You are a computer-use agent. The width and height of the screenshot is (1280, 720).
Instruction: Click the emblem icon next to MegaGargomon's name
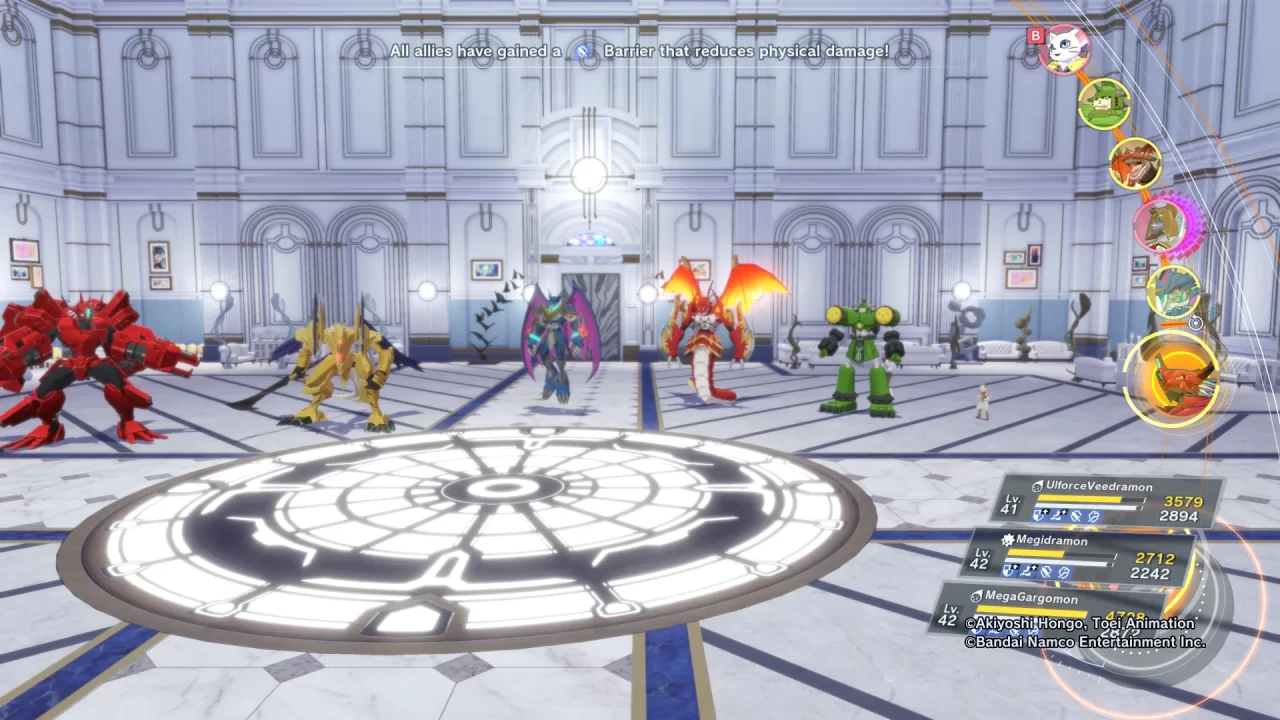pos(975,595)
